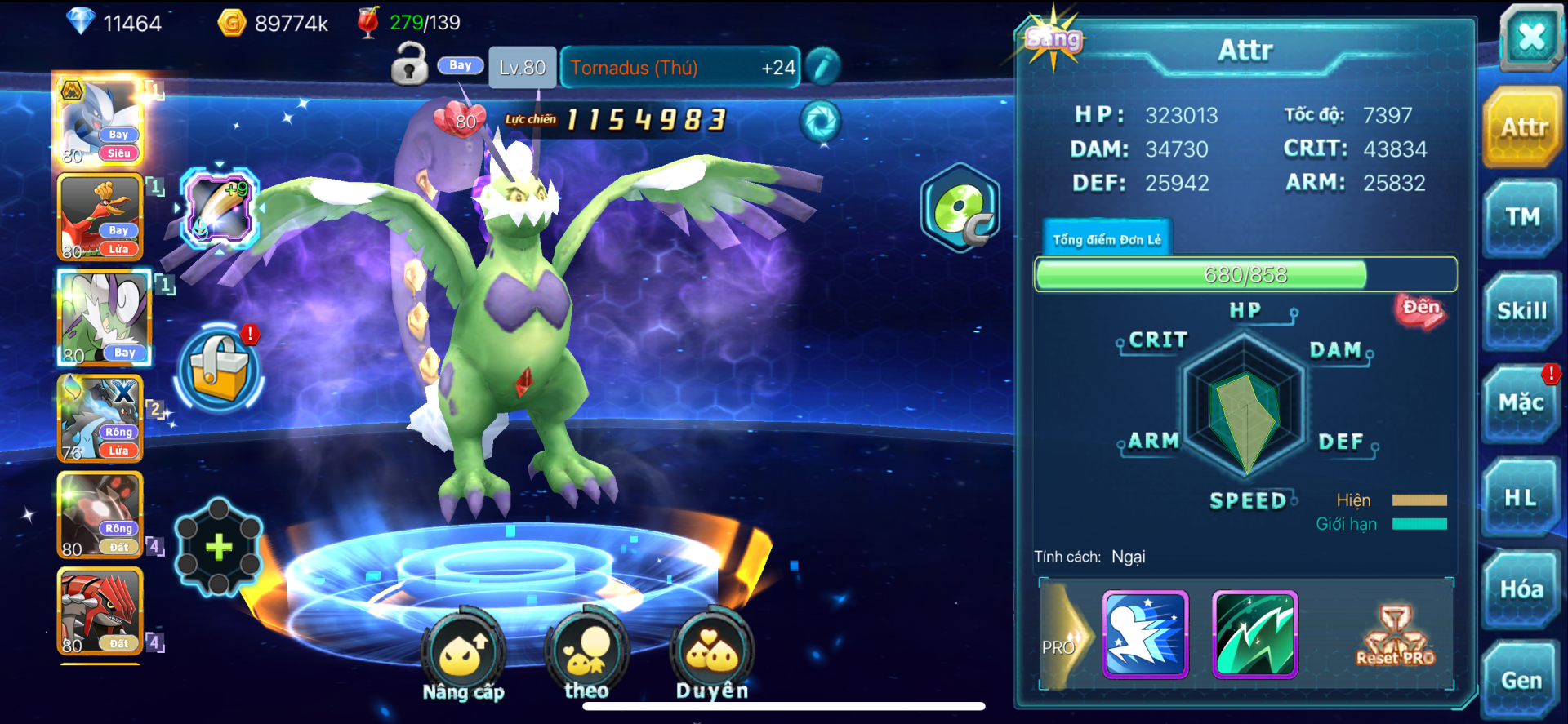Image resolution: width=1568 pixels, height=724 pixels.
Task: Switch to the TM tab
Action: click(x=1522, y=218)
